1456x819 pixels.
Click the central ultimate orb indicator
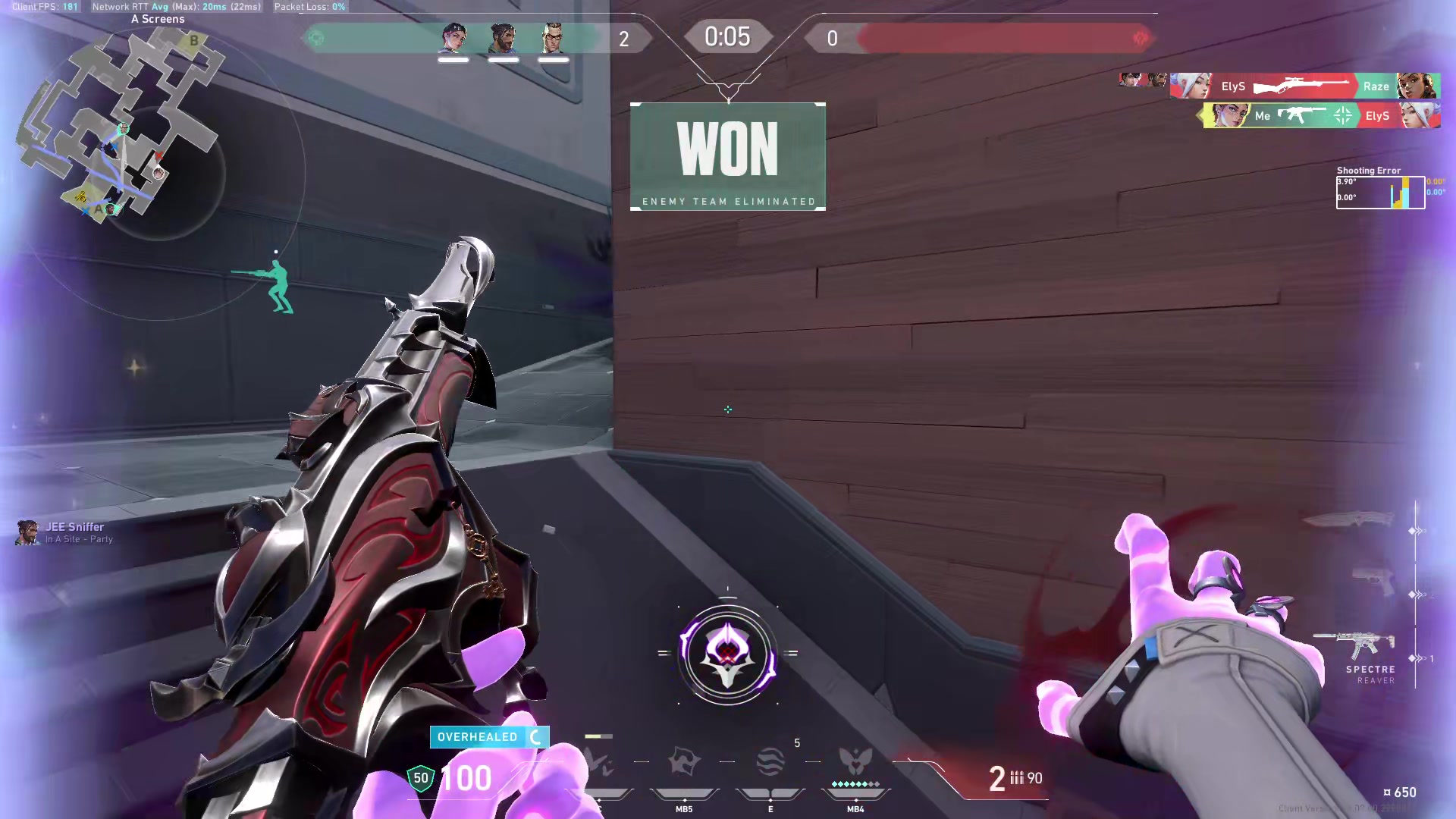pyautogui.click(x=728, y=654)
